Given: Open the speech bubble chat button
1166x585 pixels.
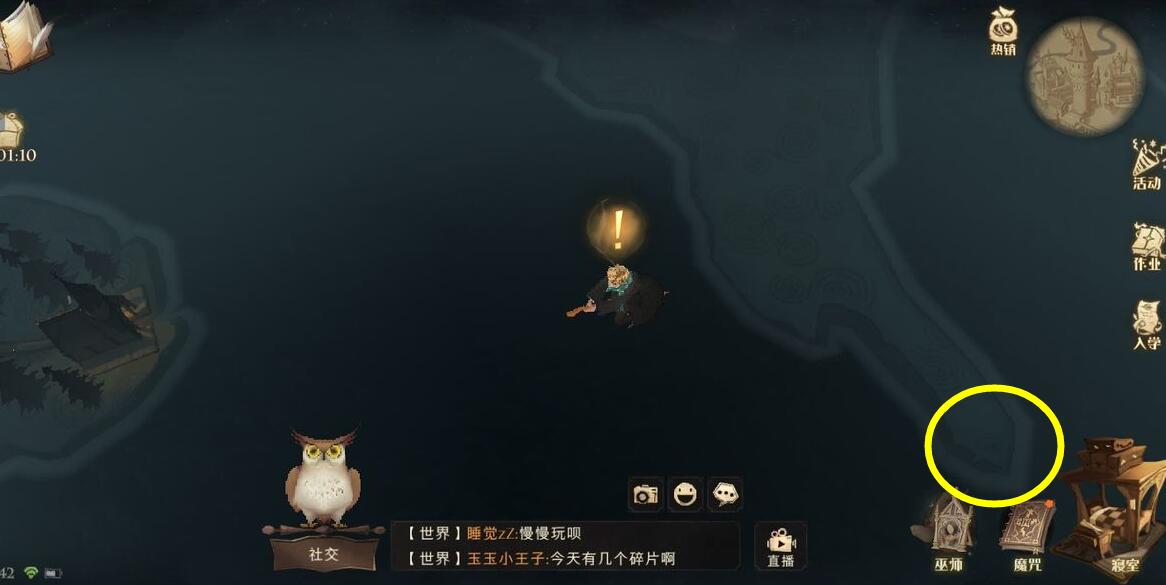Looking at the screenshot, I should pyautogui.click(x=725, y=494).
